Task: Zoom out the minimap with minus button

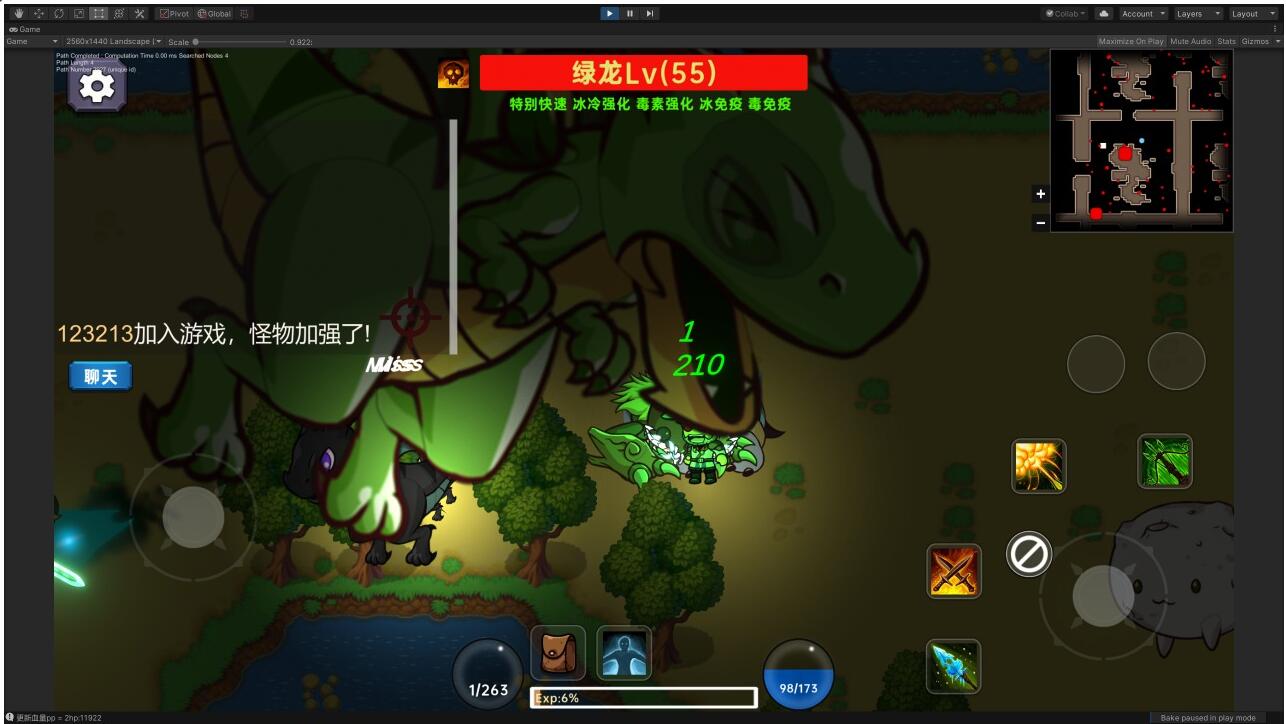Action: pyautogui.click(x=1040, y=223)
